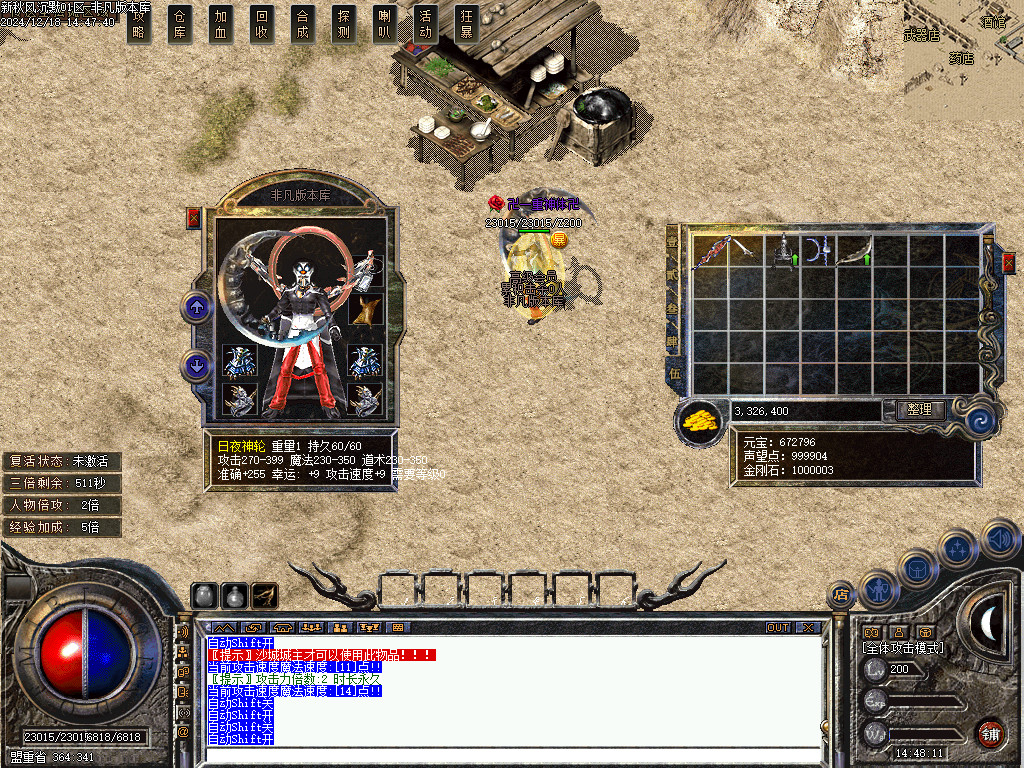This screenshot has width=1024, height=768.
Task: Close the inventory bag window
Action: [1008, 262]
